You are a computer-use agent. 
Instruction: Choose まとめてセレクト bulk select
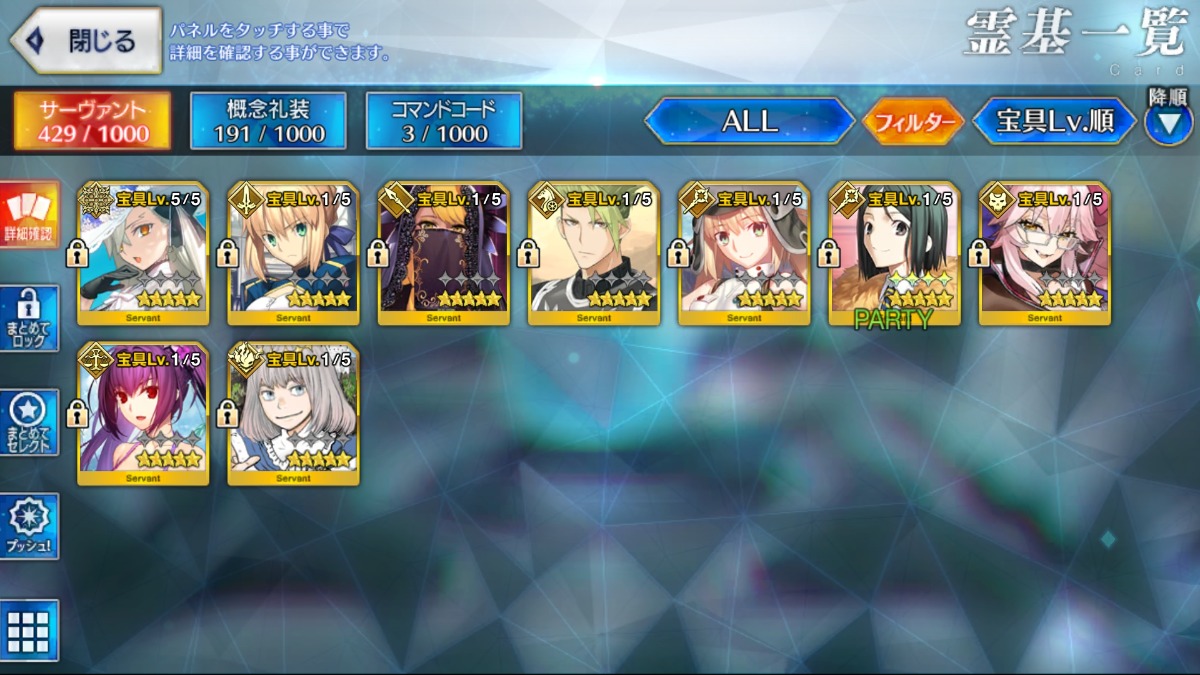29,423
